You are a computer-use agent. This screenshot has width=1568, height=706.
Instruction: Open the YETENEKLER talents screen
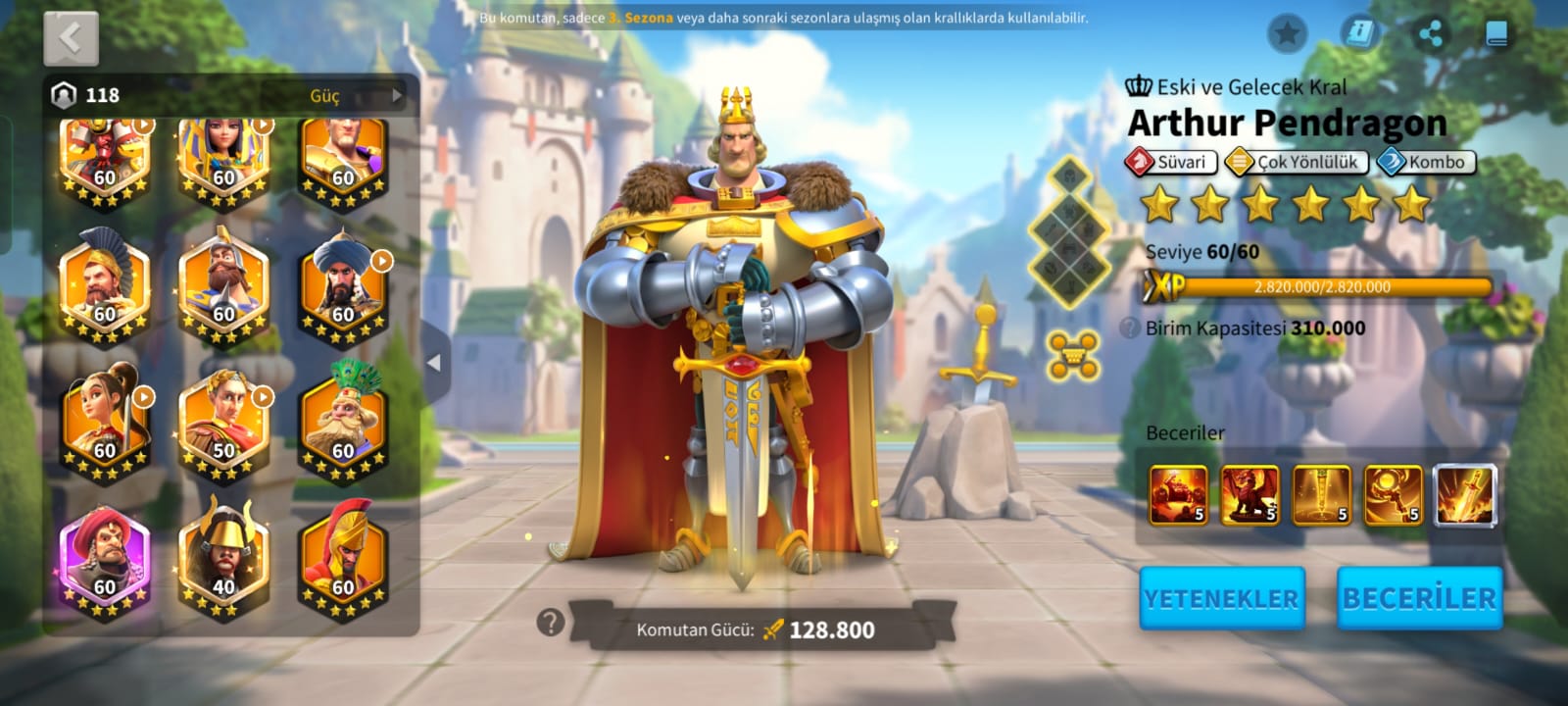click(1221, 597)
